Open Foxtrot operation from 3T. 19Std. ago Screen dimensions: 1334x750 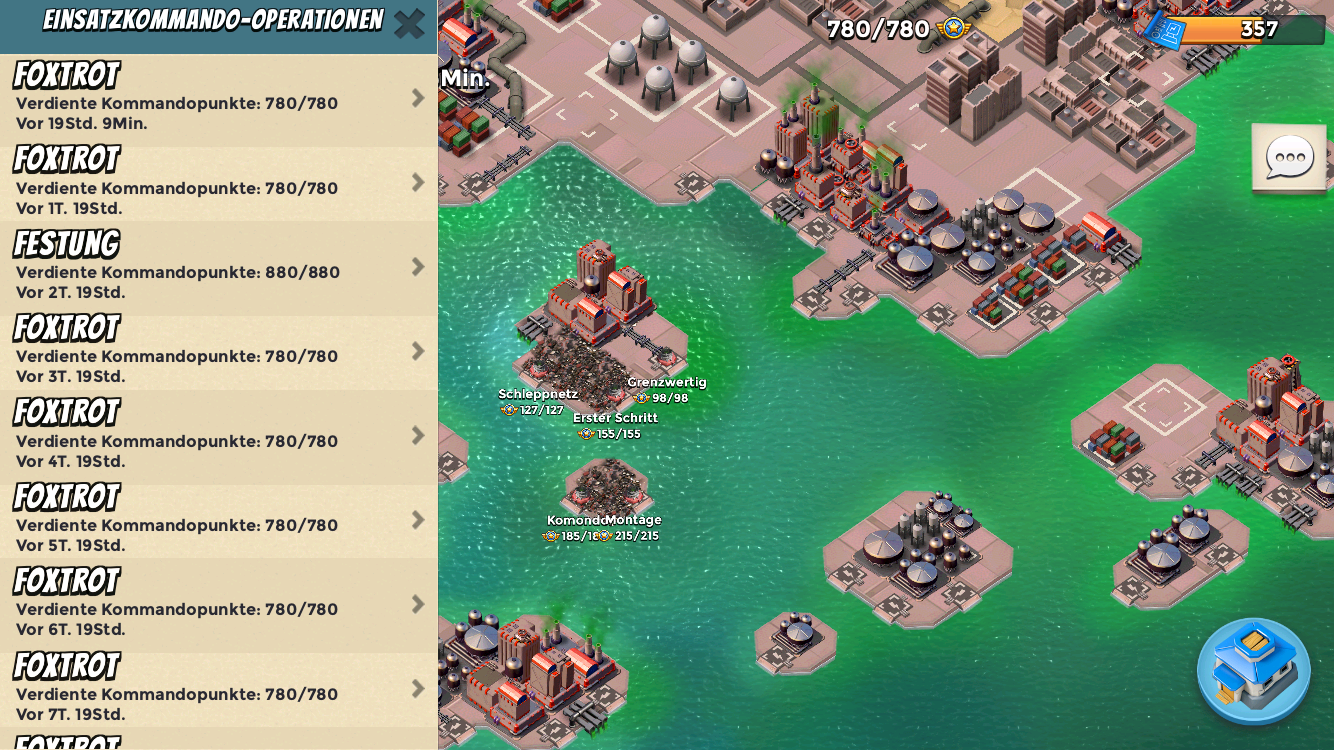(x=218, y=352)
